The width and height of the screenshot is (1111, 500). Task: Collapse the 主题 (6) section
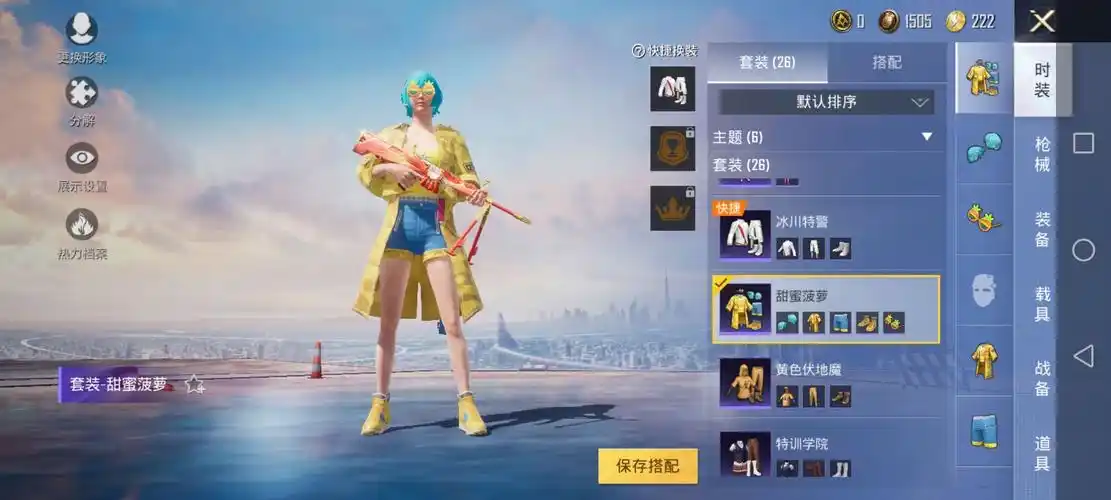[x=926, y=137]
